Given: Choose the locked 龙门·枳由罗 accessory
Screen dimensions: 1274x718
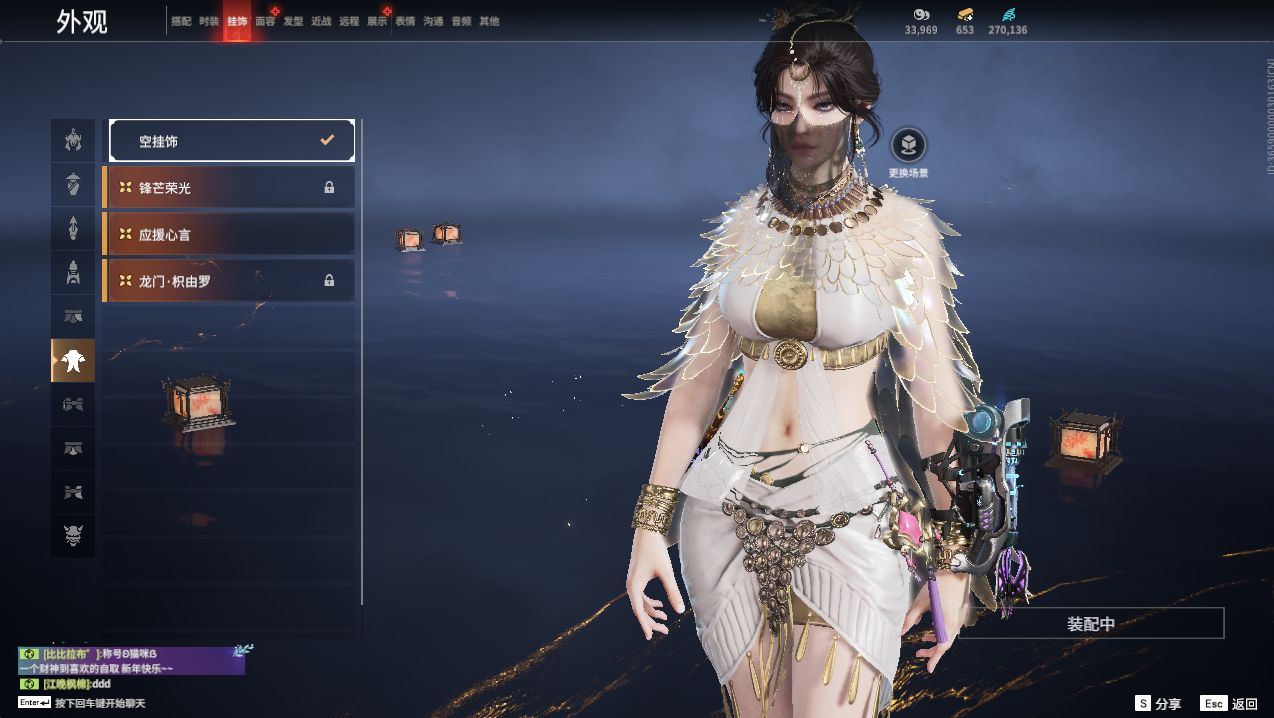Looking at the screenshot, I should click(x=230, y=281).
